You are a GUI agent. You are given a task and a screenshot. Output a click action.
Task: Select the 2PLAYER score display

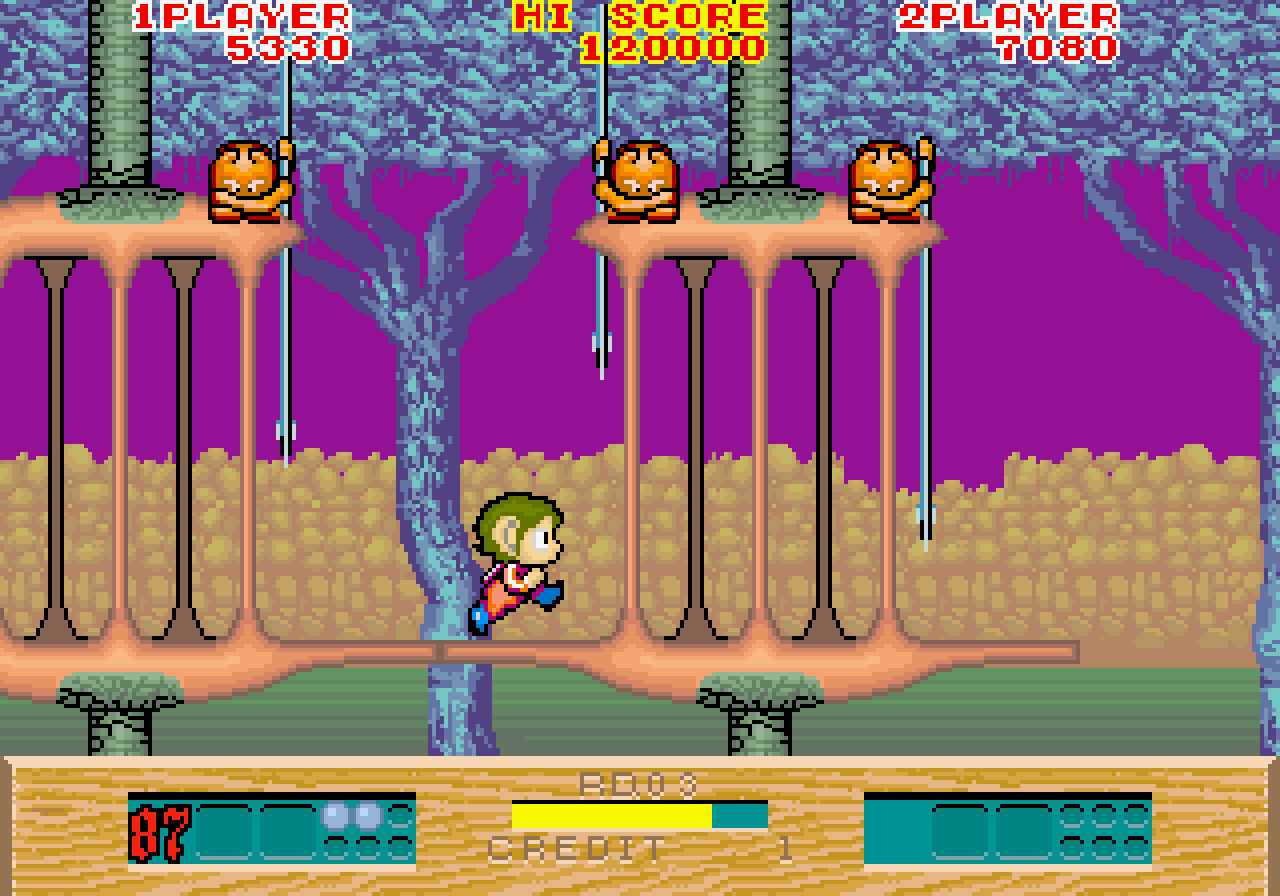tap(1010, 30)
